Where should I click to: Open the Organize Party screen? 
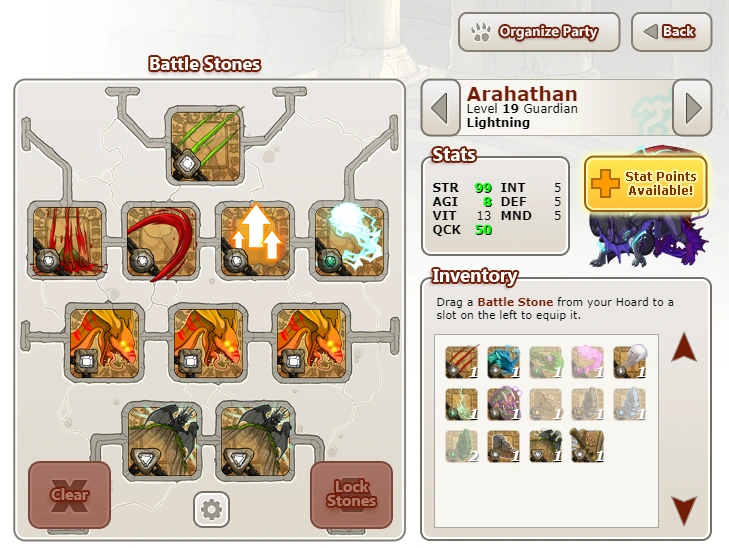[538, 32]
